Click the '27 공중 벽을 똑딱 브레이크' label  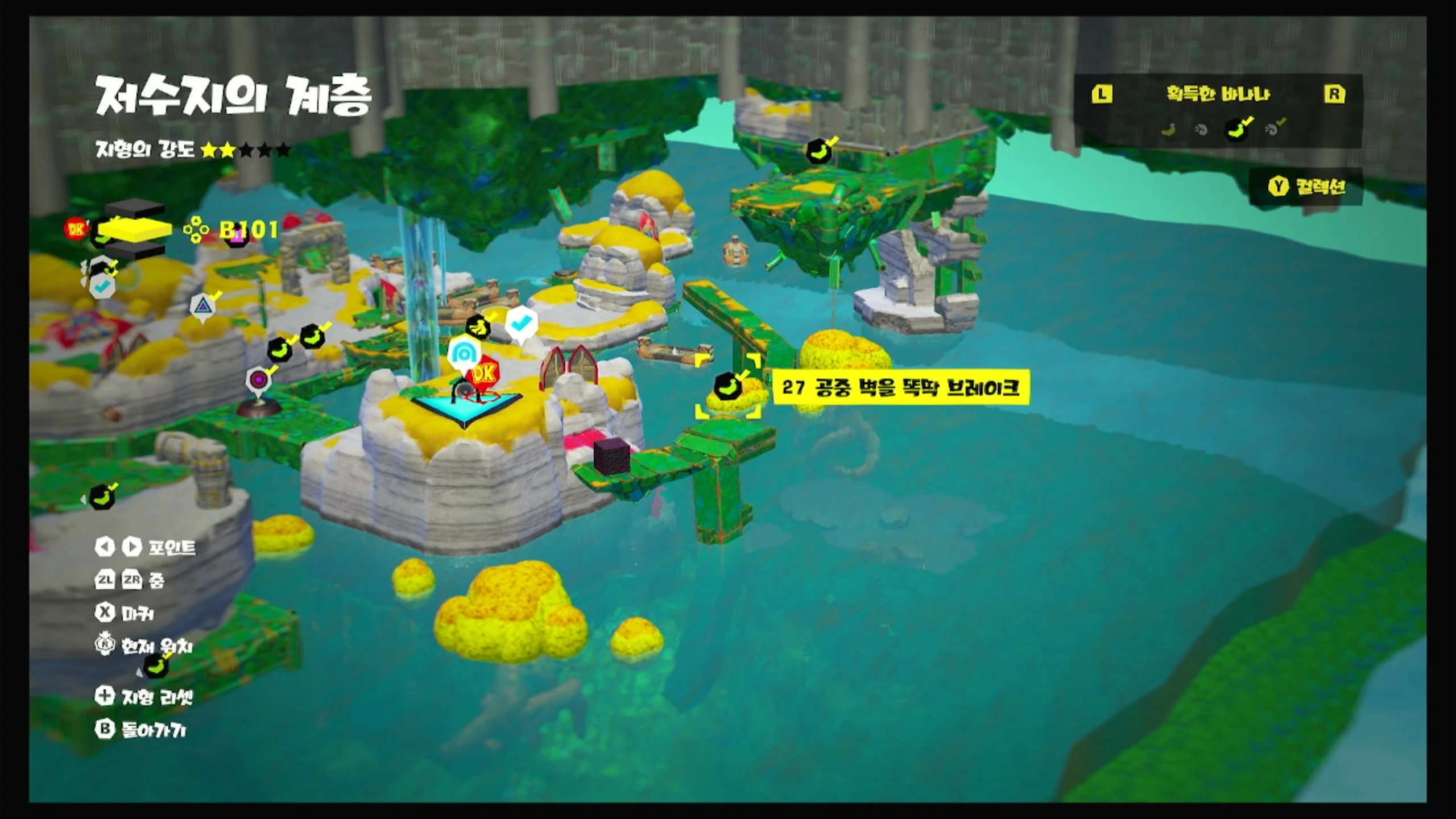click(901, 388)
